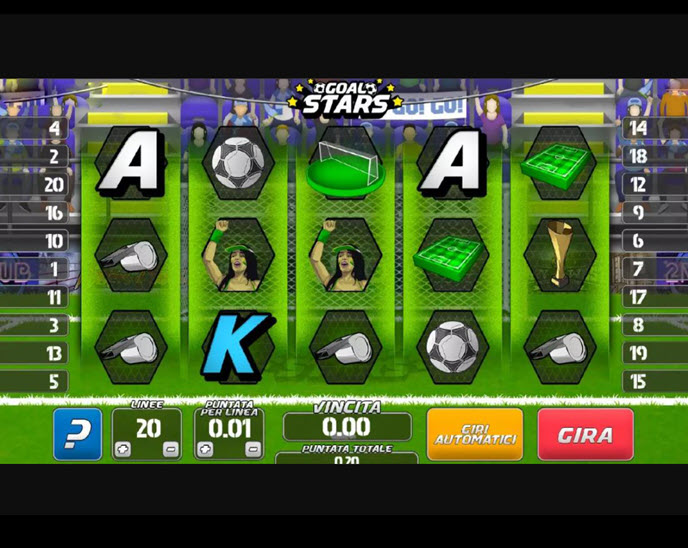
Task: Lower the Puntata per Linea bet
Action: pyautogui.click(x=252, y=450)
